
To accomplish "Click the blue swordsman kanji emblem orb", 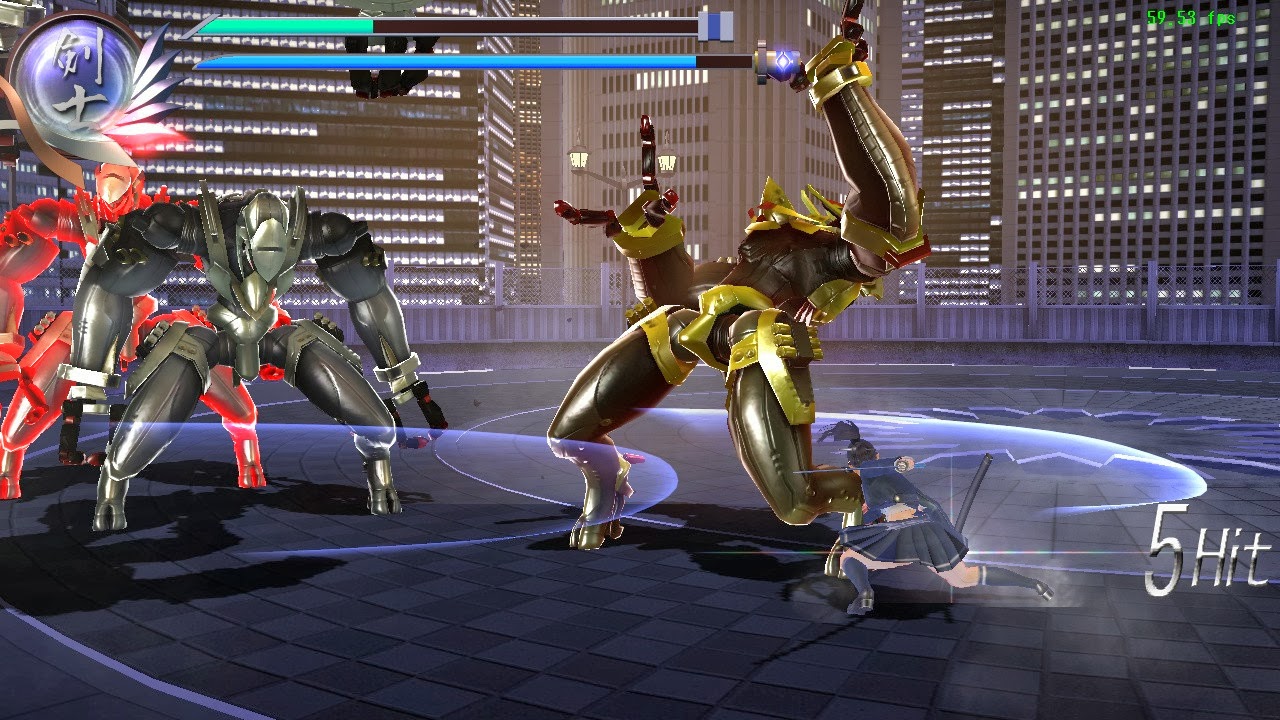I will tap(77, 73).
